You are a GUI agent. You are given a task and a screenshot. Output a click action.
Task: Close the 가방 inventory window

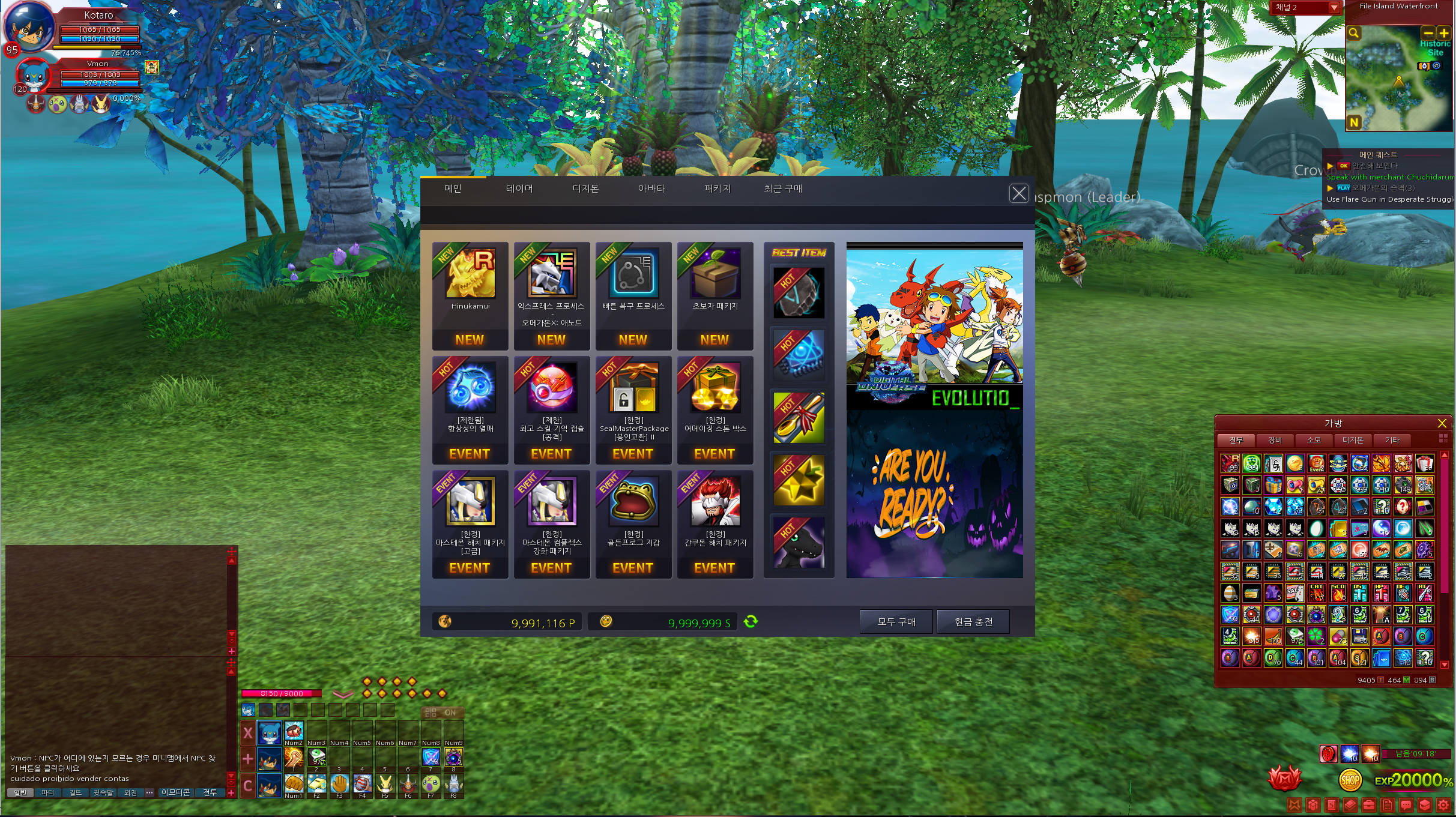(x=1442, y=423)
